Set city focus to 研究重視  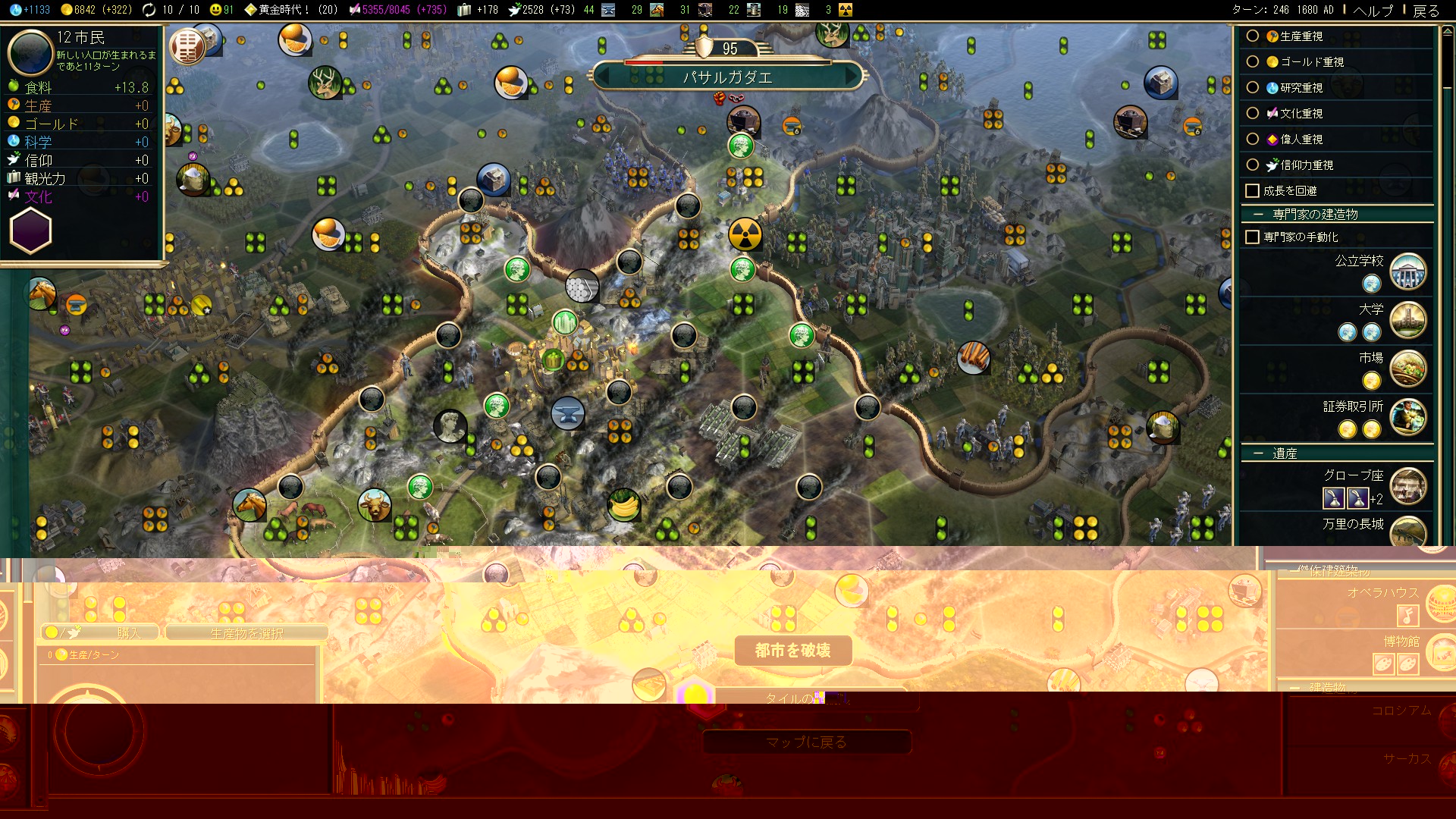tap(1253, 88)
